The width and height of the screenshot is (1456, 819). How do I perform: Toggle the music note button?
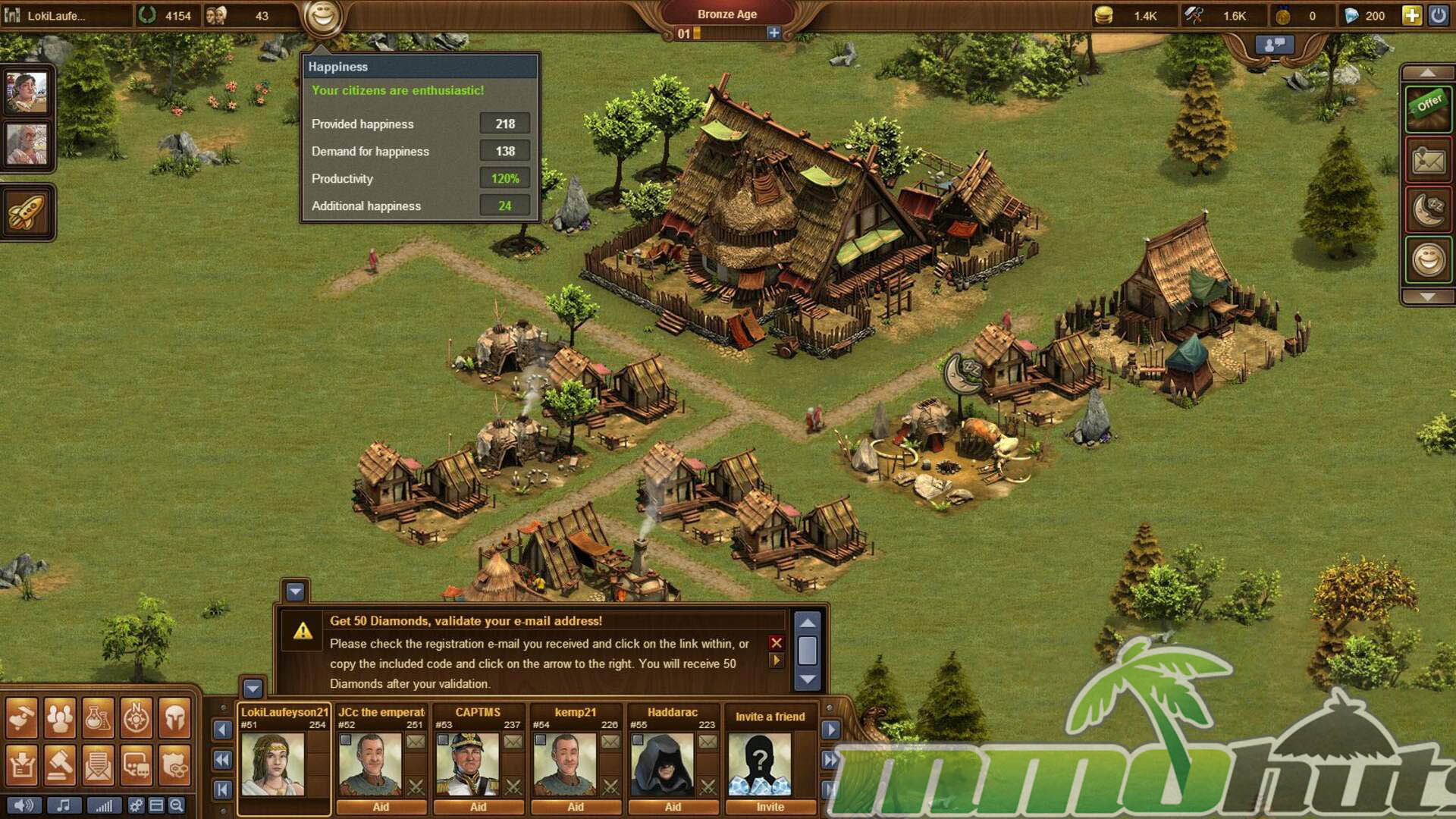click(64, 805)
